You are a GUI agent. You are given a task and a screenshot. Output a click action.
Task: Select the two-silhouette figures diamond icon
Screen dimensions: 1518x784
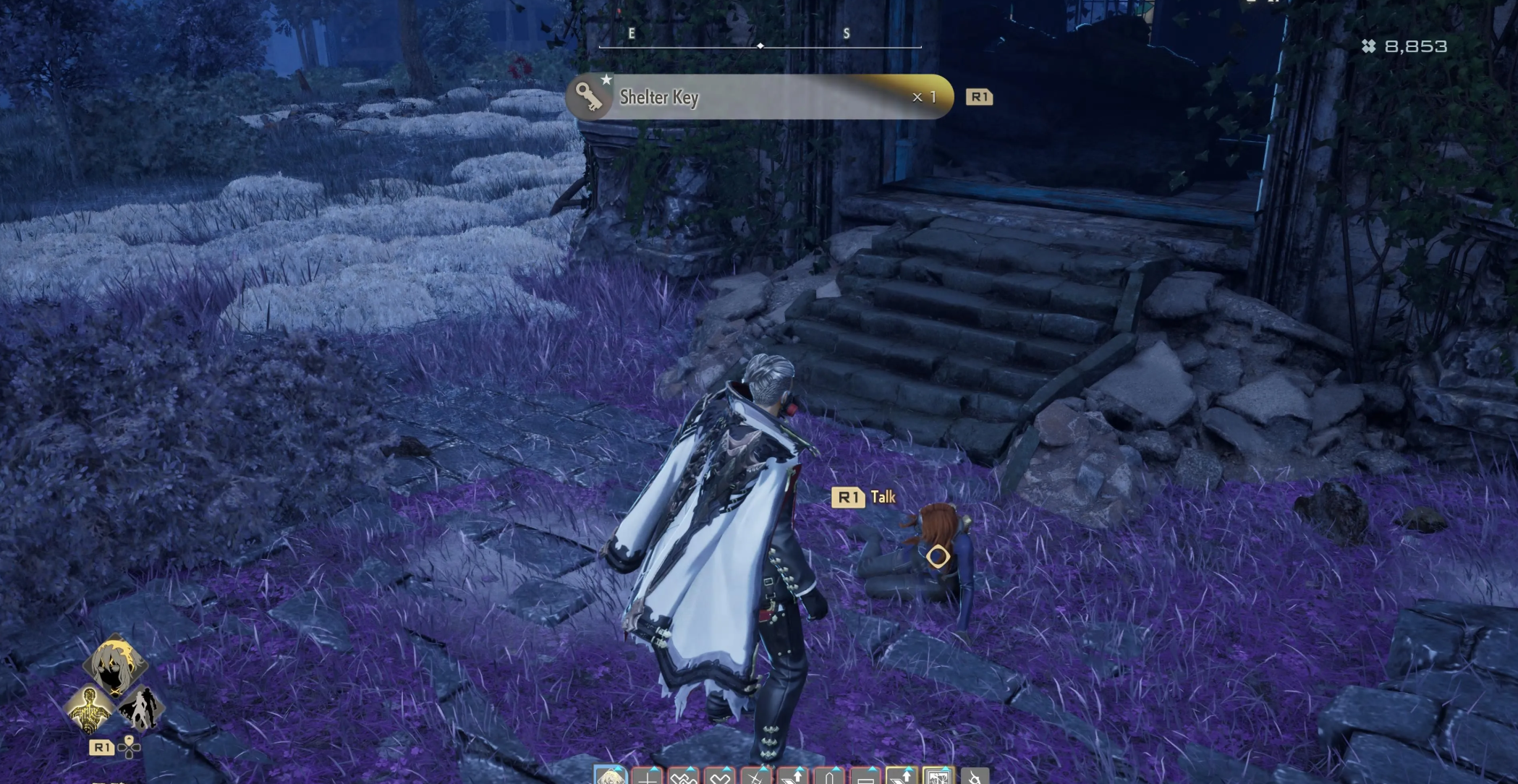pos(141,707)
